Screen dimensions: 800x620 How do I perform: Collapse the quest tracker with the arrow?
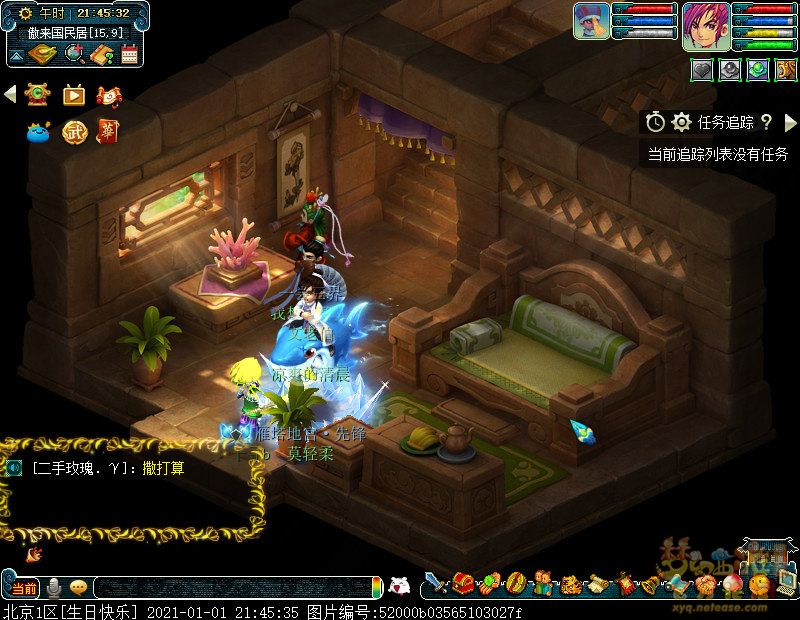(788, 122)
